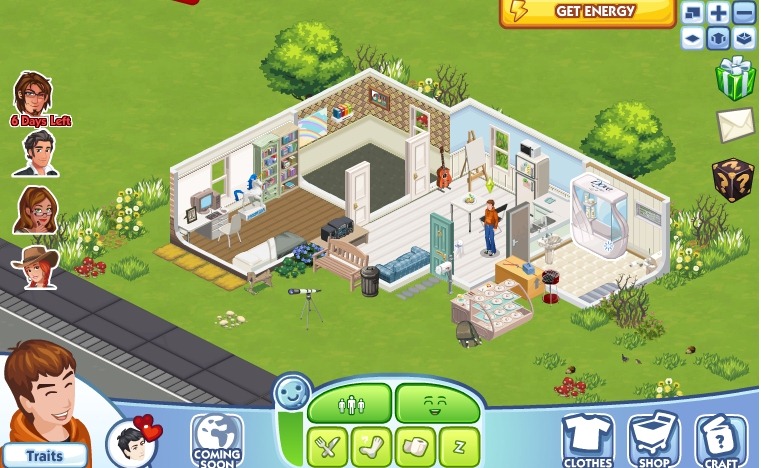Viewport: 761px width, 468px height.
Task: Open the mystery question-mark box
Action: [733, 179]
